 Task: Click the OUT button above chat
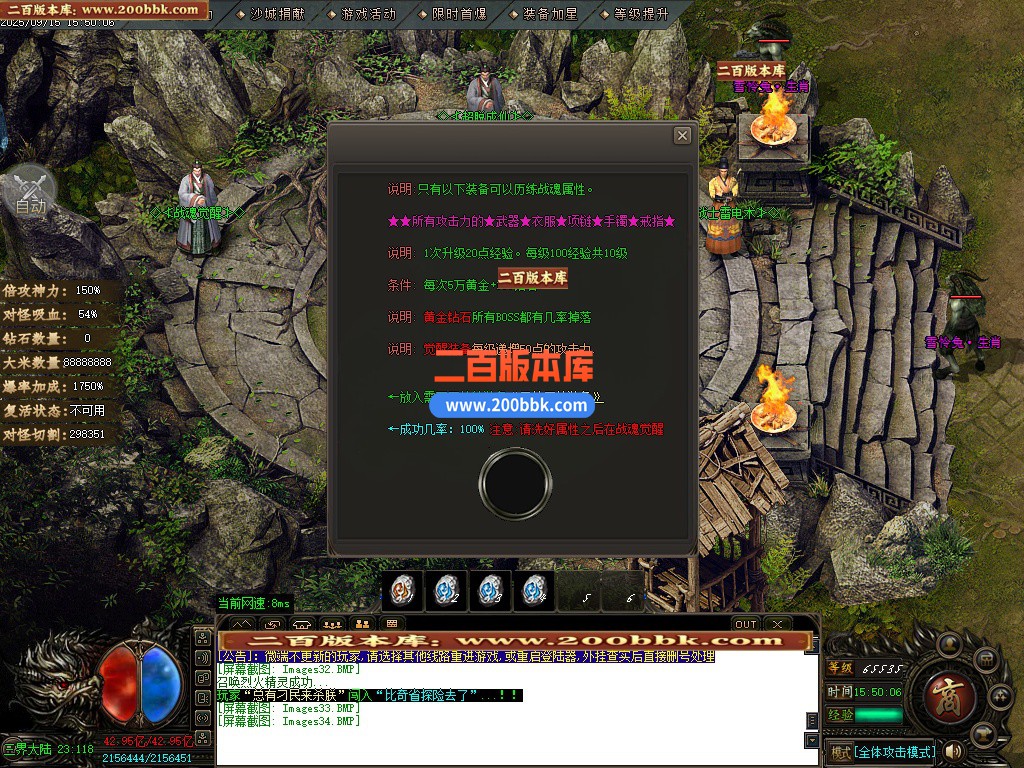[x=746, y=624]
